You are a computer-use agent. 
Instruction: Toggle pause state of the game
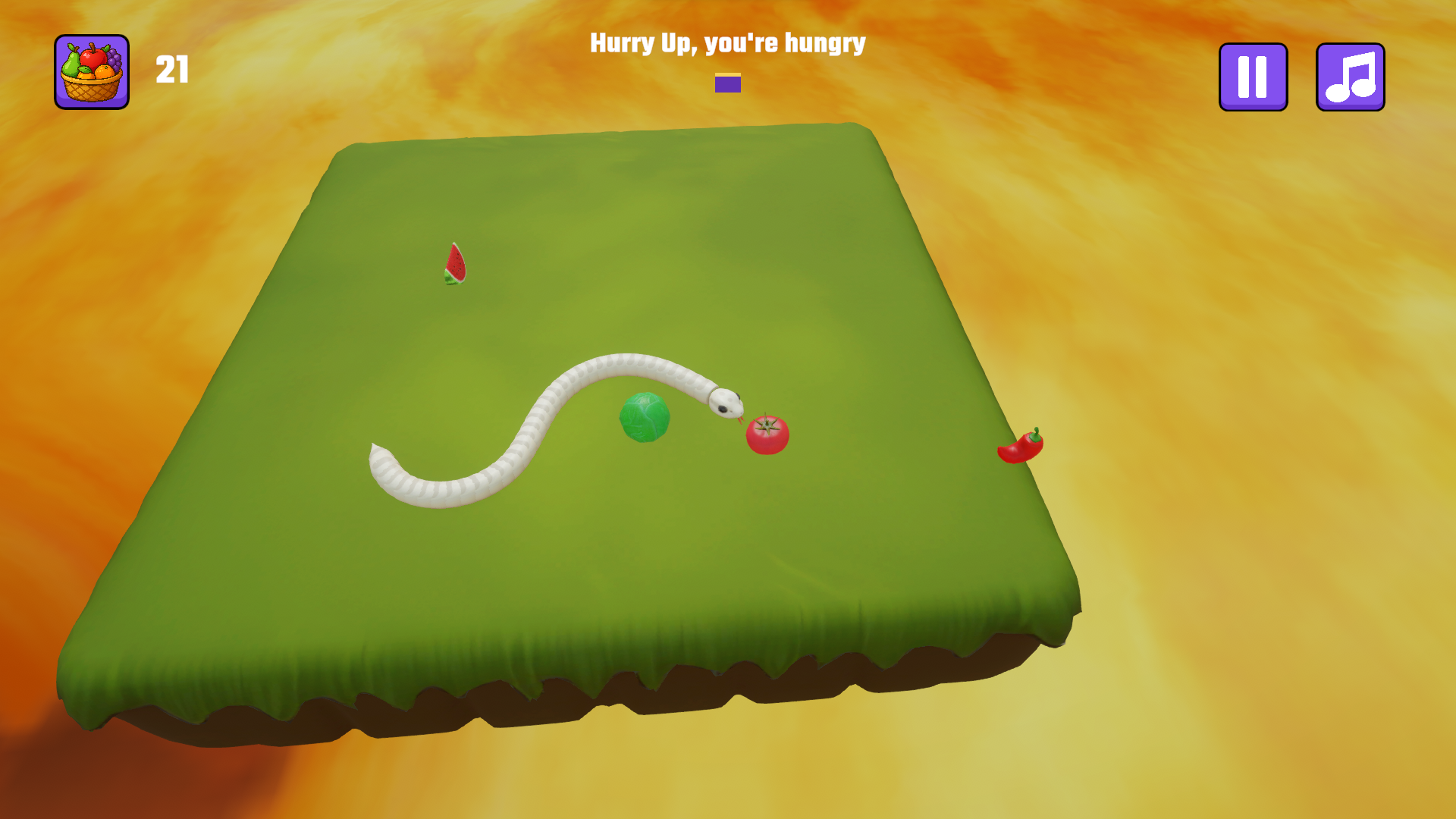[x=1253, y=76]
